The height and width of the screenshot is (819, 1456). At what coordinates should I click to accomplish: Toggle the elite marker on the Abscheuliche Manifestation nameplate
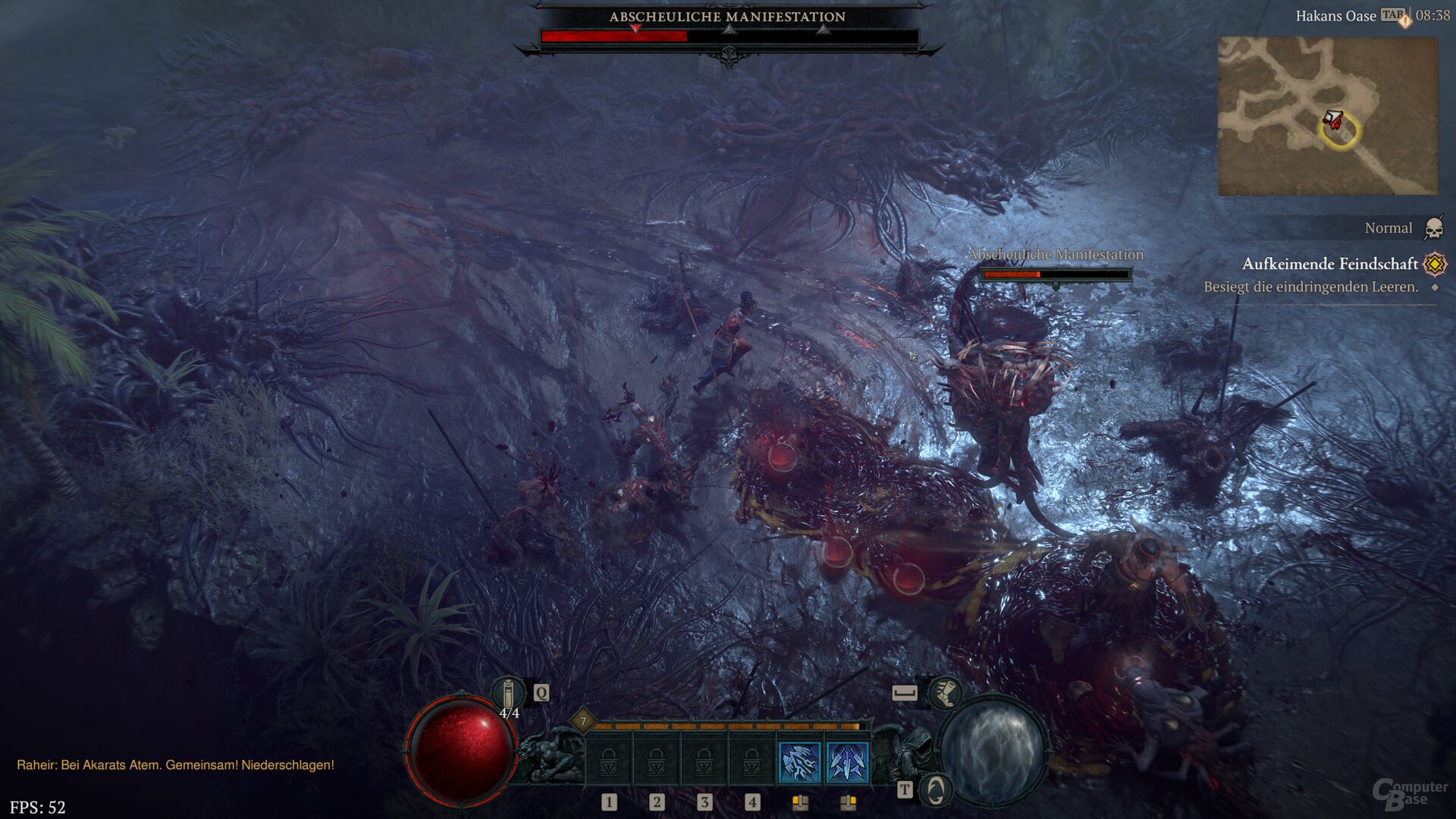point(1056,286)
